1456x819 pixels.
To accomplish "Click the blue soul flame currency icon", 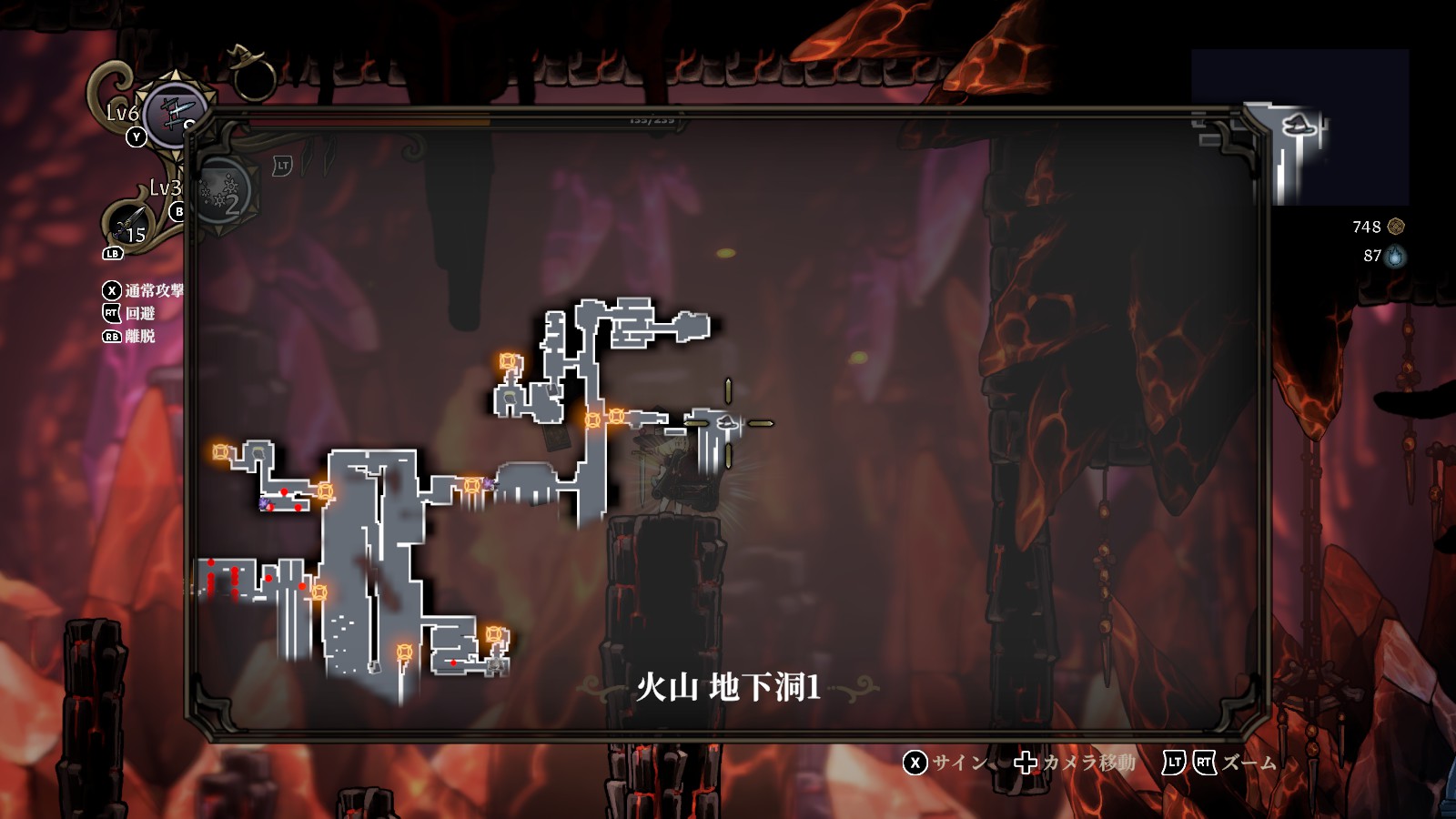I will (1395, 257).
